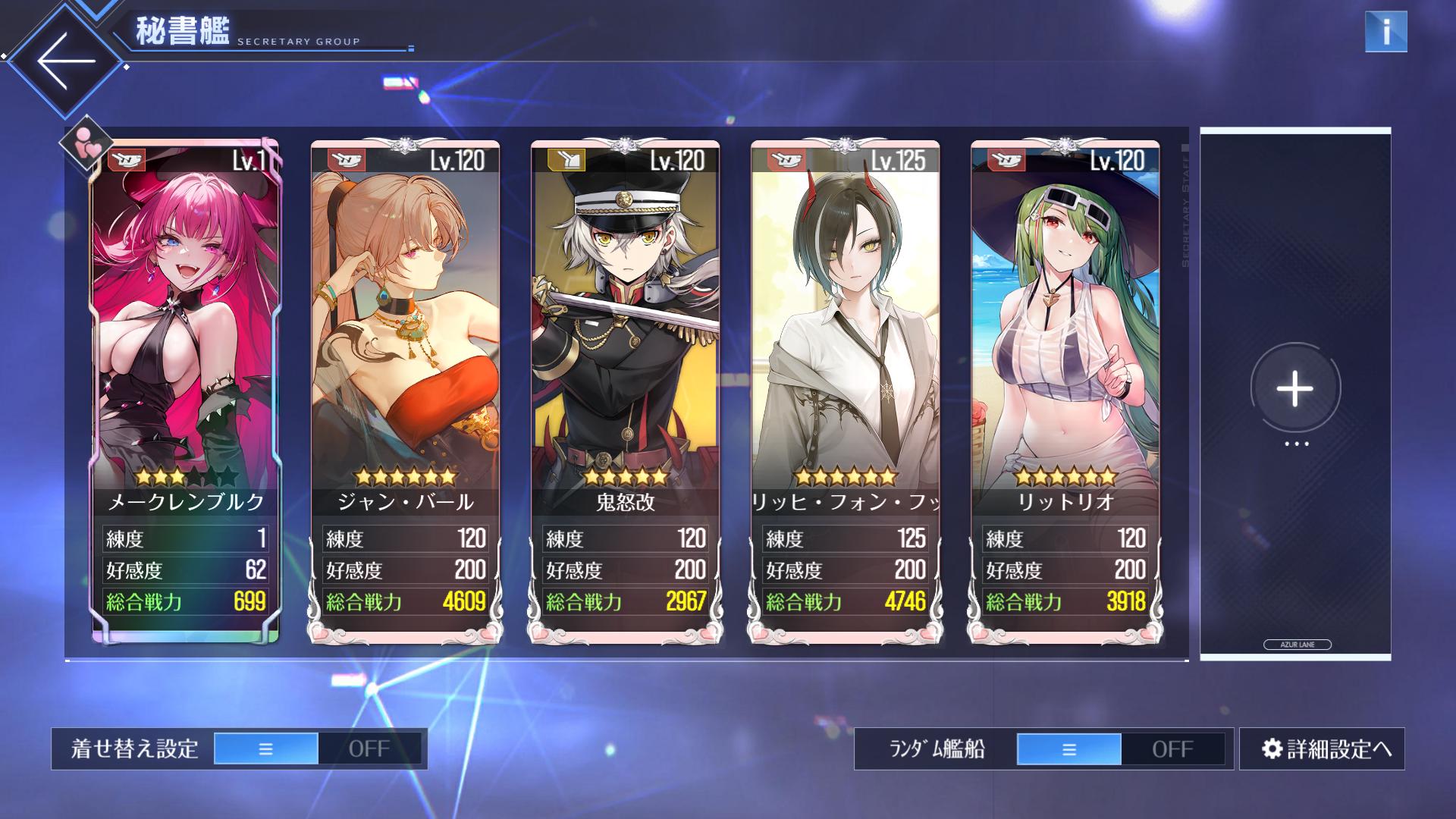Toggle the 着せ替え設定 switch
Viewport: 1456px width, 819px height.
coord(318,748)
